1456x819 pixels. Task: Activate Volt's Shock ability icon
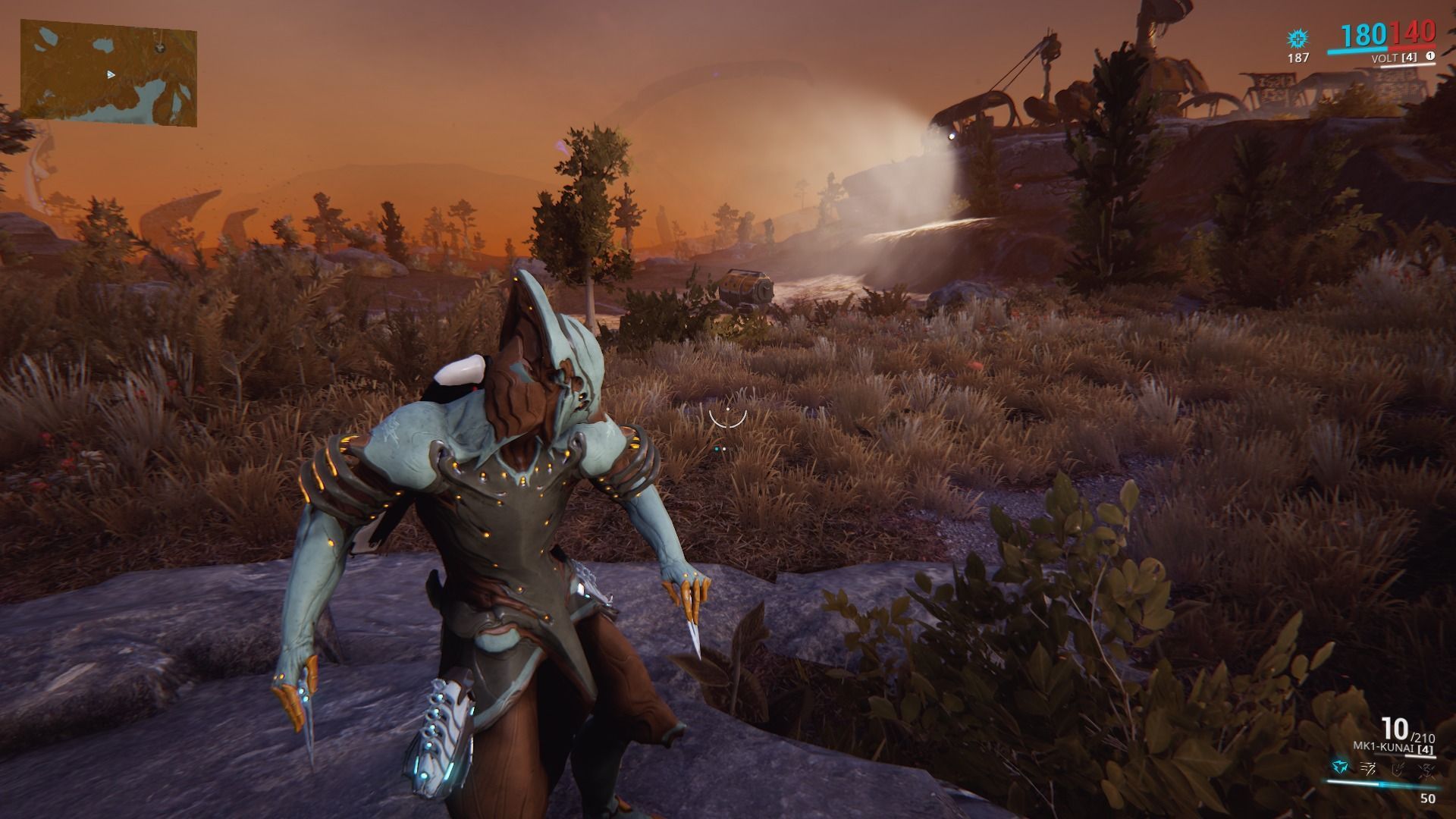pos(1338,769)
